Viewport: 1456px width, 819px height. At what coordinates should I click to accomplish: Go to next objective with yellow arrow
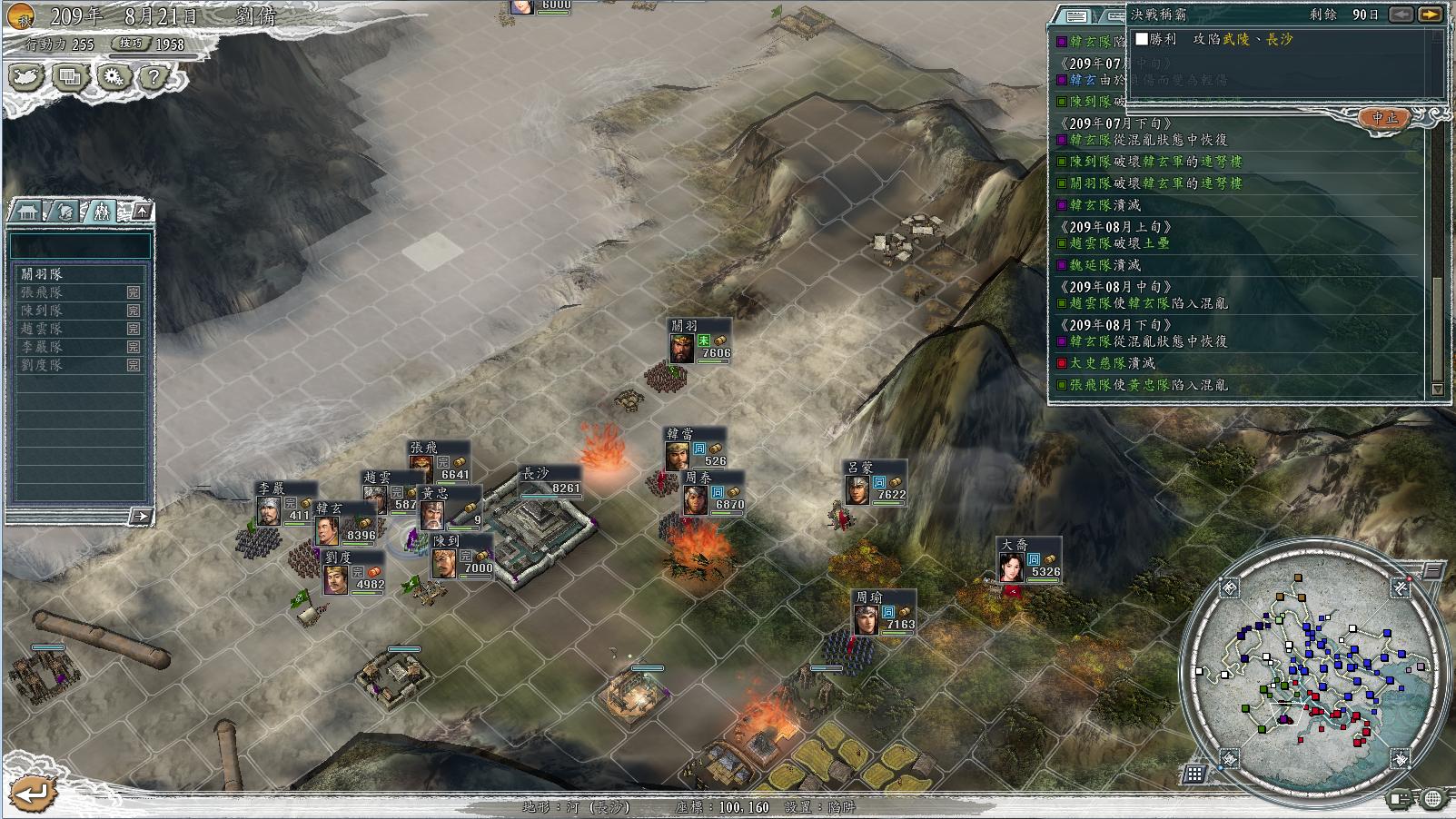pos(1430,15)
